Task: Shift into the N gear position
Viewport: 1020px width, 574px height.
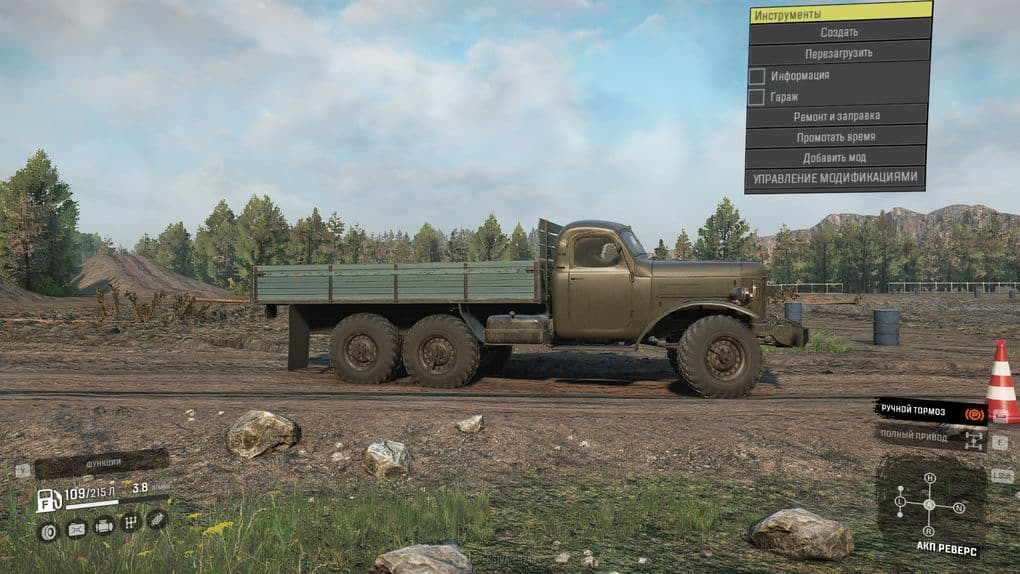Action: click(959, 508)
